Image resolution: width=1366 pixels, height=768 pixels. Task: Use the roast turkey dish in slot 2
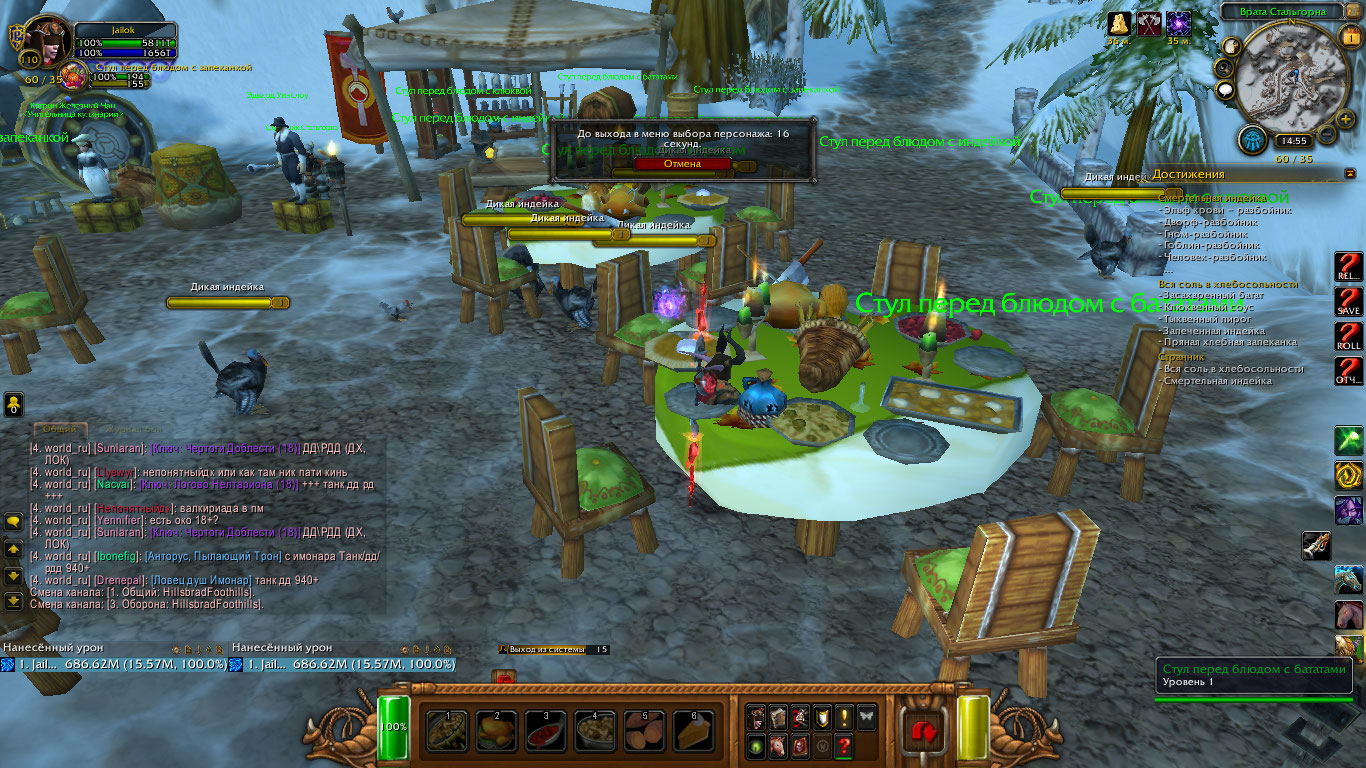[x=496, y=730]
